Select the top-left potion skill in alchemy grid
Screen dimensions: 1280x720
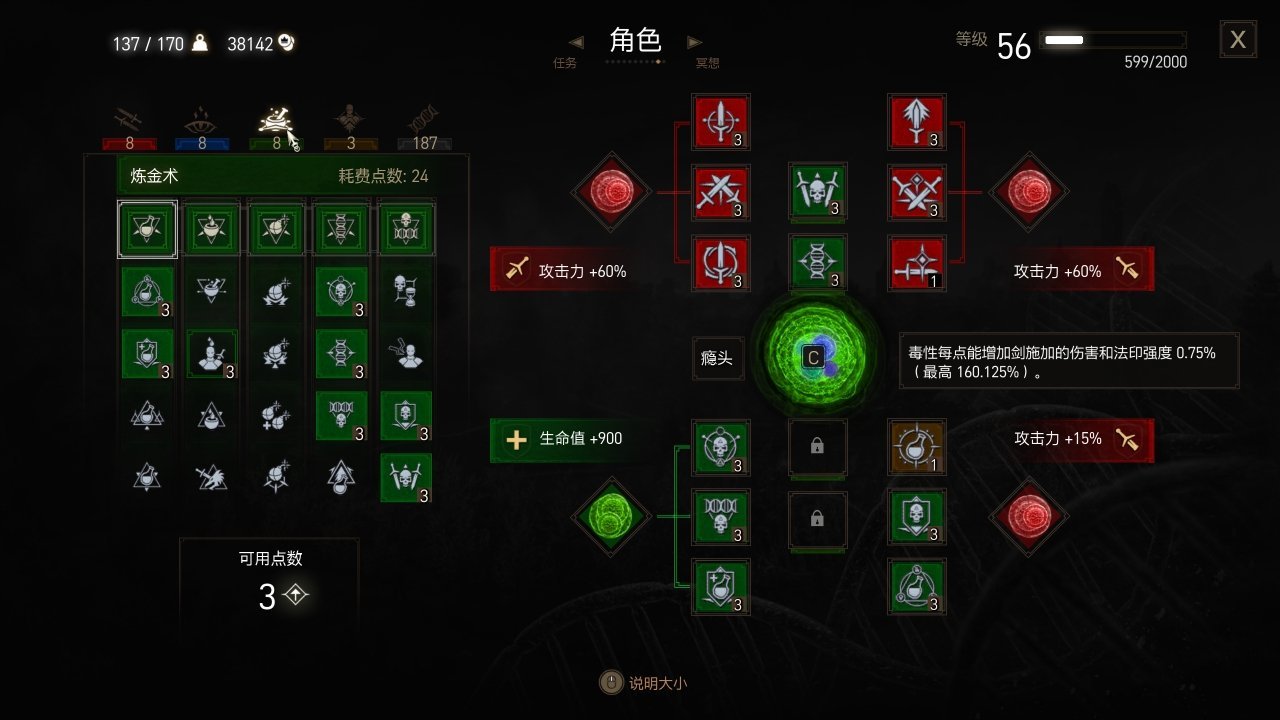147,229
